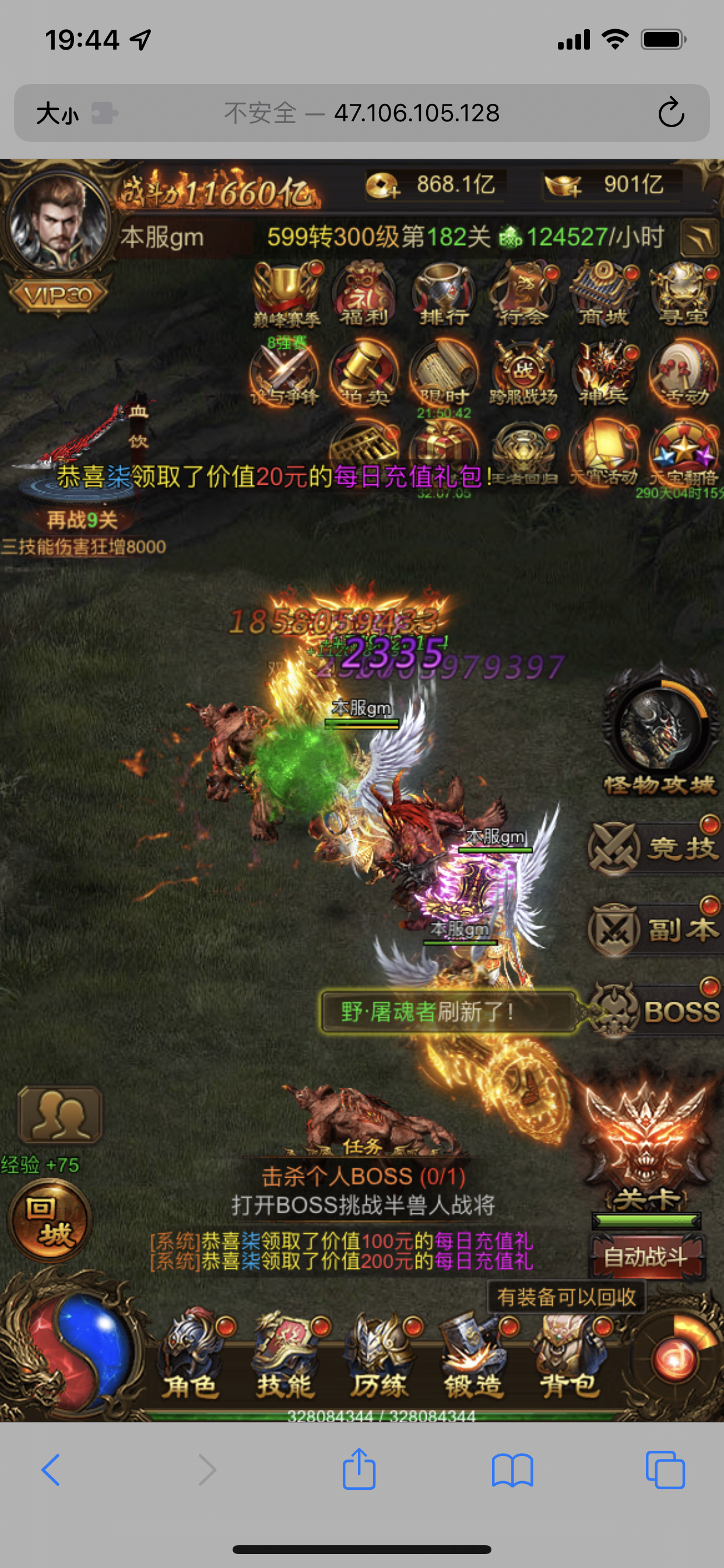This screenshot has height=1568, width=724.
Task: Open the 锻造 forging panel
Action: tap(474, 1355)
